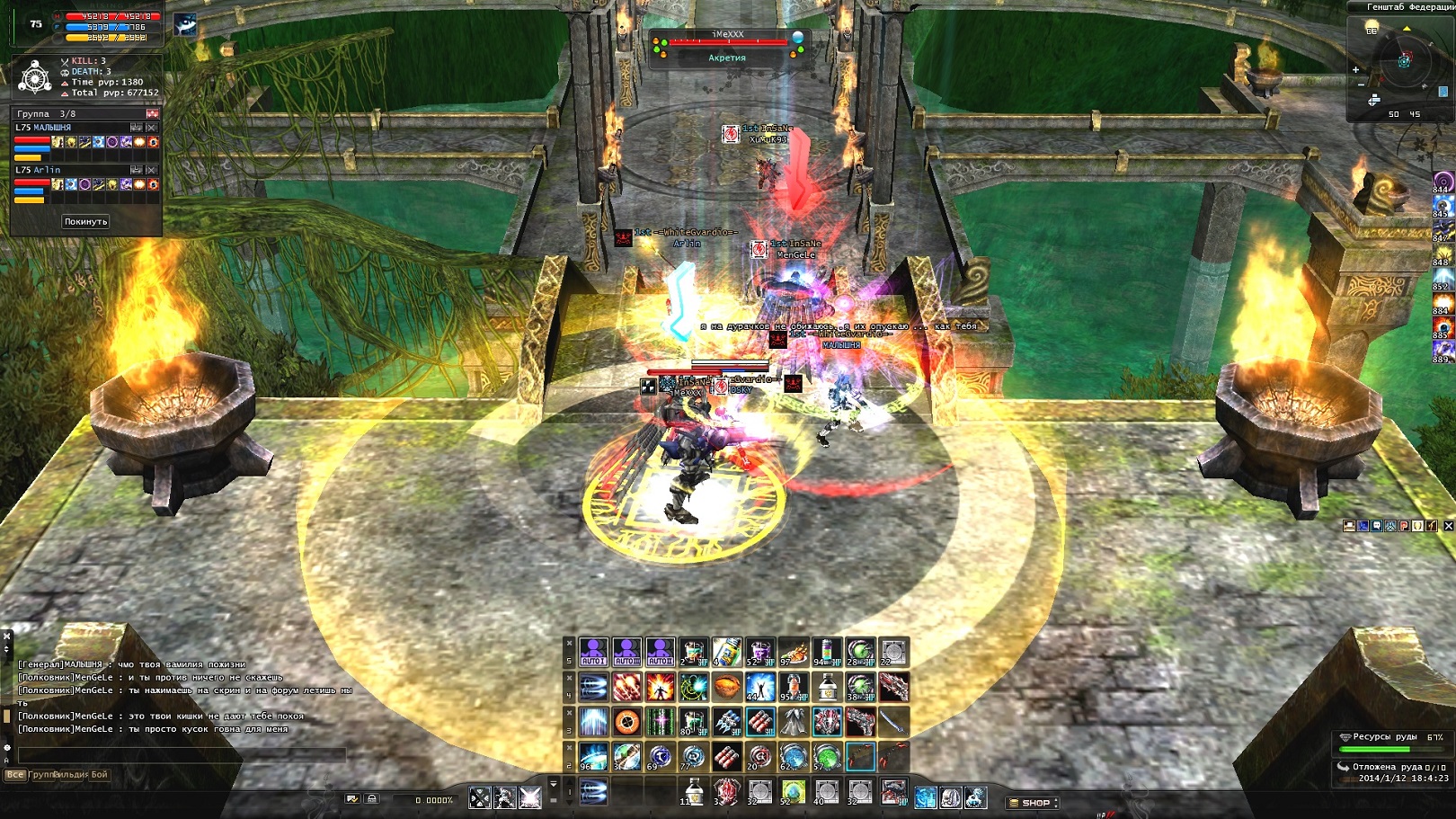The height and width of the screenshot is (819, 1456).
Task: Select party member МАЛЫШНЯ in group panel
Action: [45, 128]
